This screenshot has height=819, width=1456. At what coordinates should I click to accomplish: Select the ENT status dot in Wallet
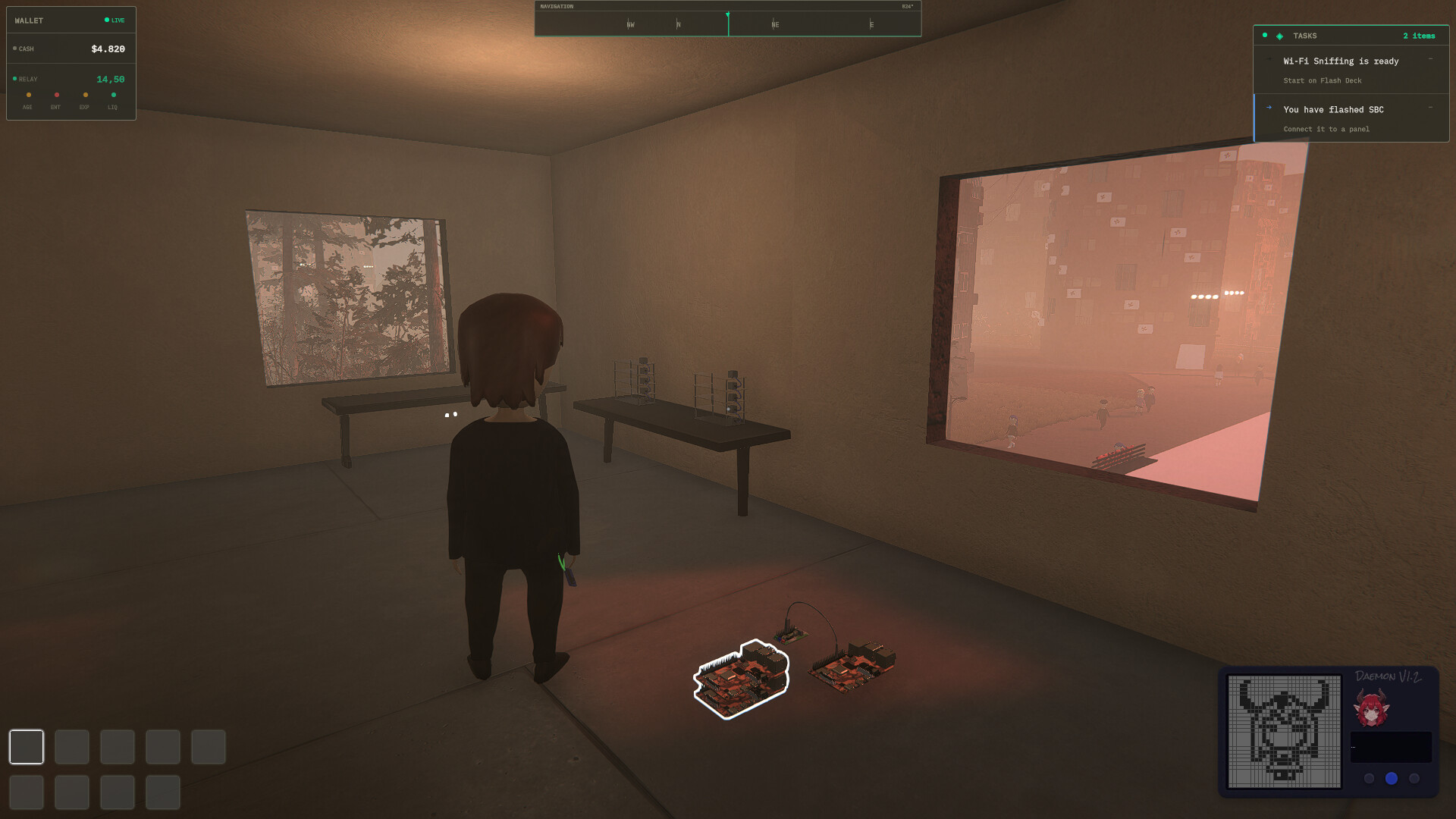(x=57, y=95)
